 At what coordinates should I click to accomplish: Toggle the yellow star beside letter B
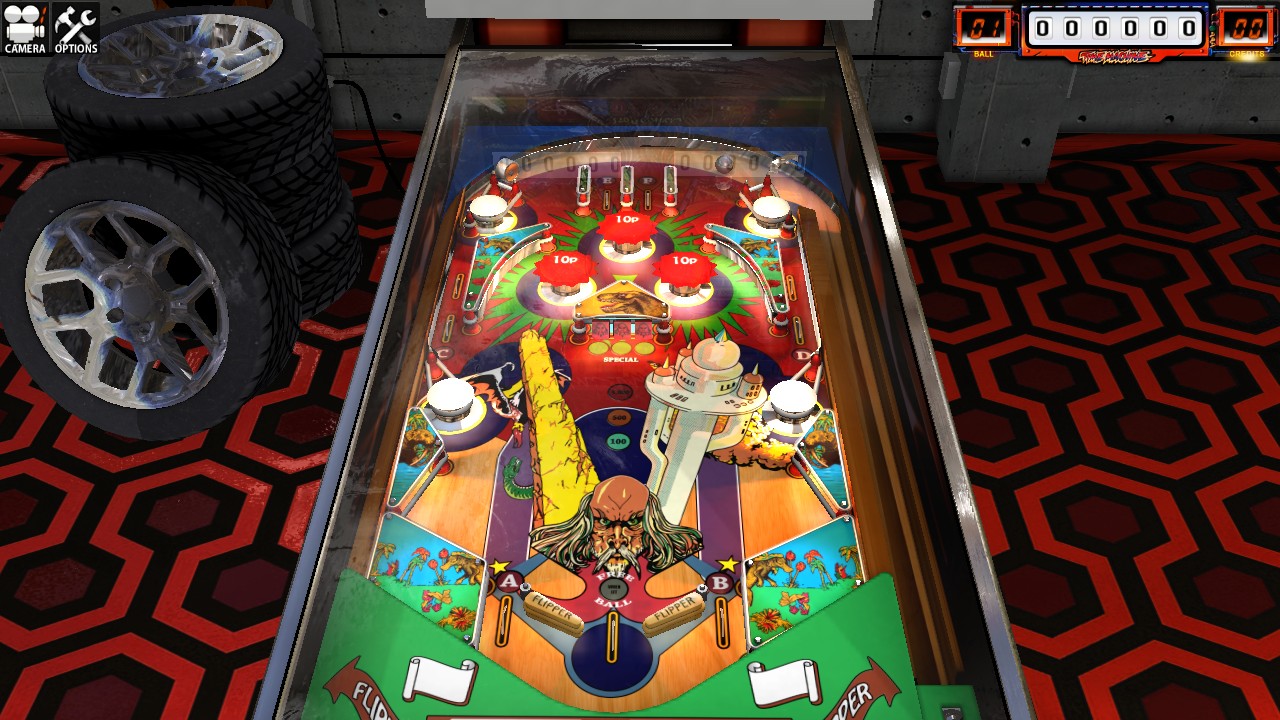tap(729, 562)
